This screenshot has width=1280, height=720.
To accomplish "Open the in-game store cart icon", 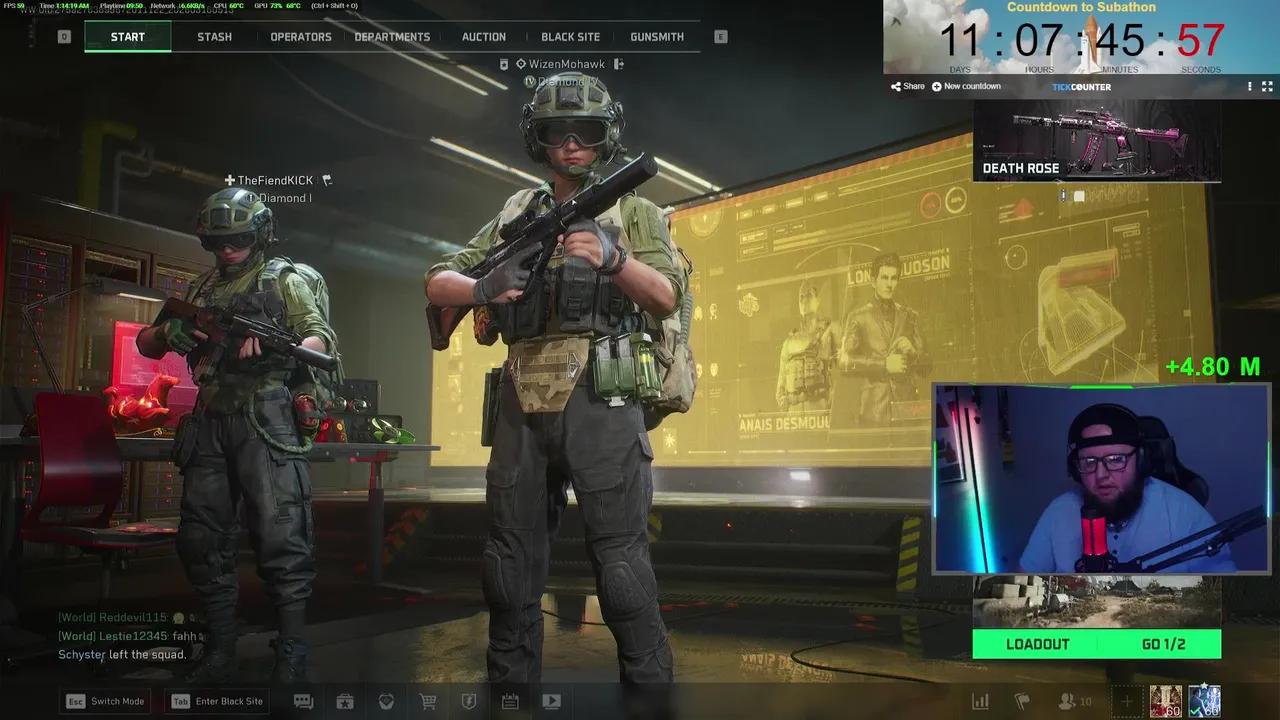I will 428,701.
